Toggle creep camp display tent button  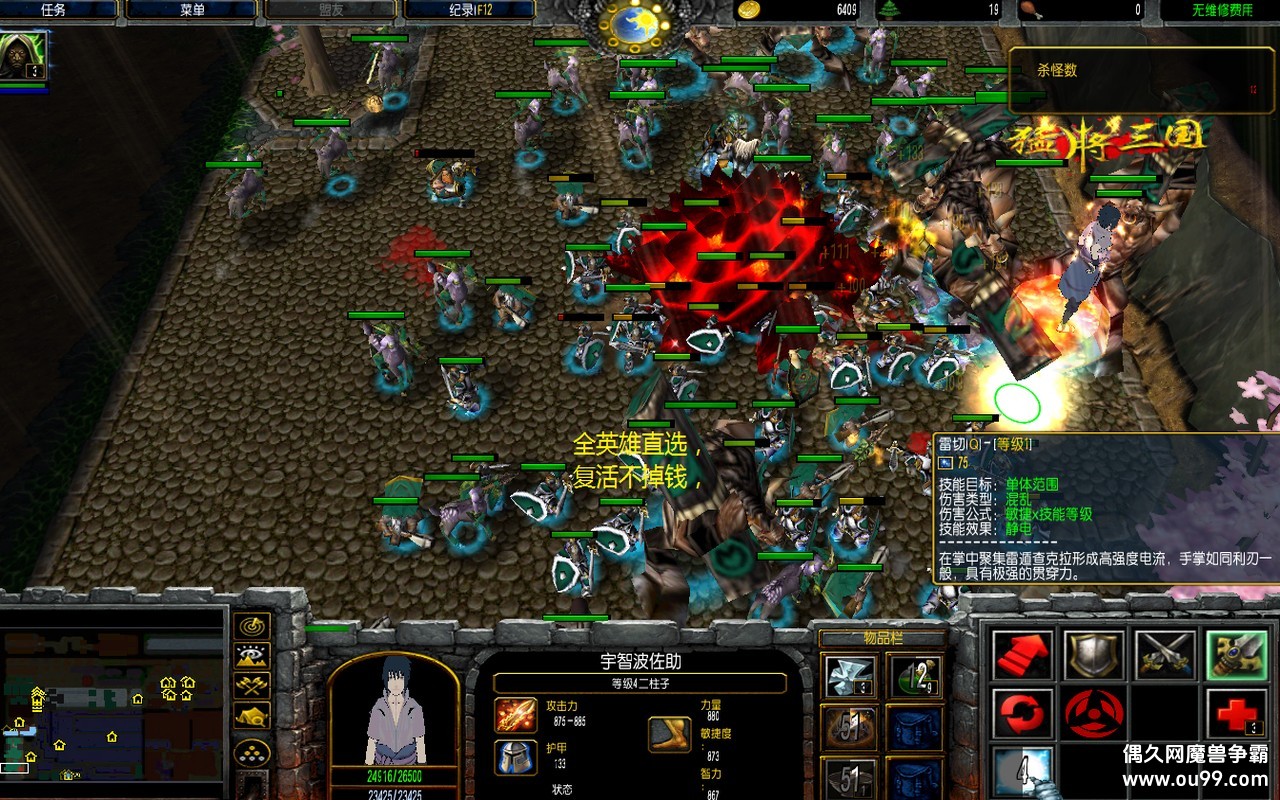pos(251,716)
